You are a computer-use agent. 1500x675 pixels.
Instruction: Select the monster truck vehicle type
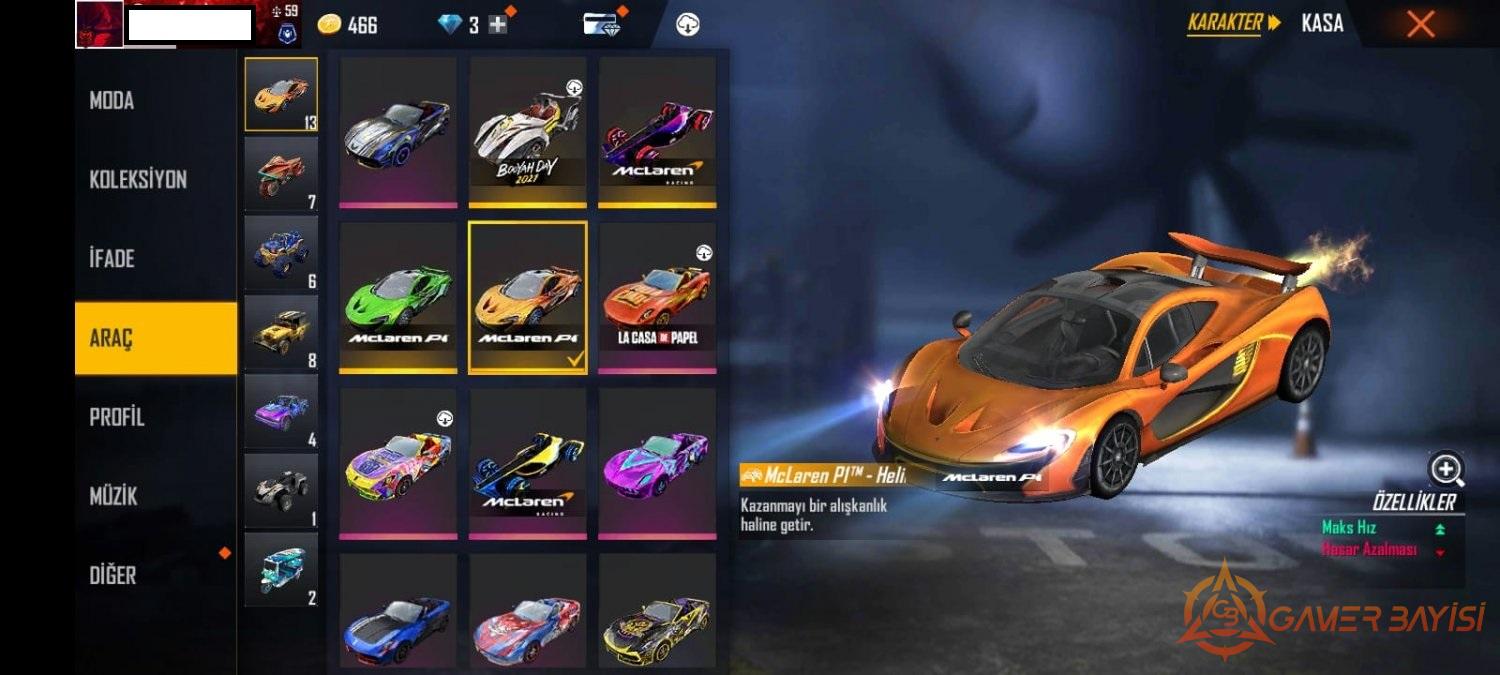tap(281, 253)
